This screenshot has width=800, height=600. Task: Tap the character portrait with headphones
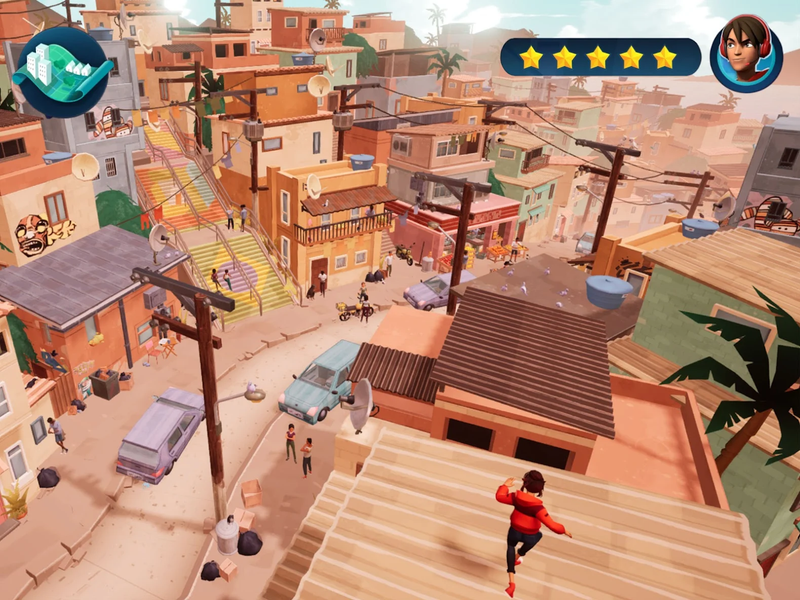click(746, 55)
